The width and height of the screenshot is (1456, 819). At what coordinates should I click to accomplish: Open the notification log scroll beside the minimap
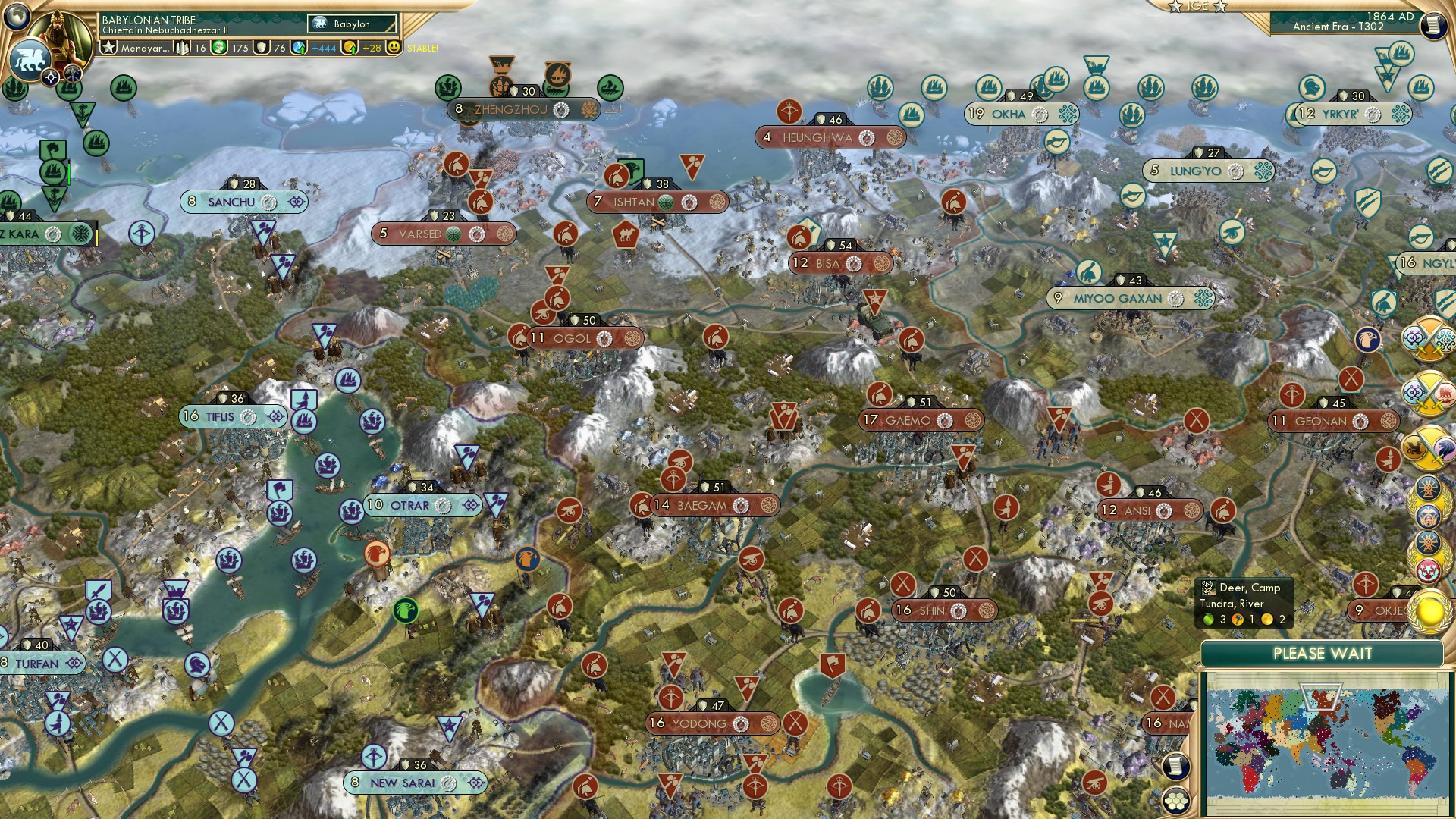pos(1175,767)
